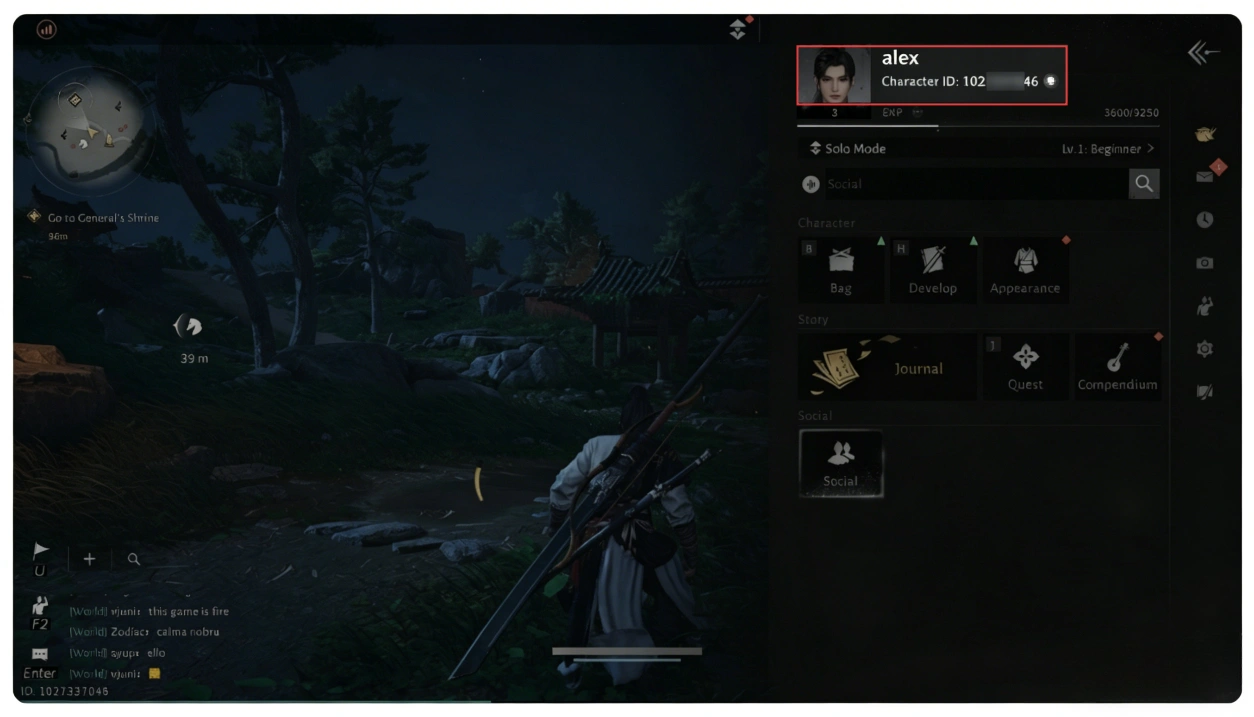Open the Bag menu tile
The width and height of the screenshot is (1254, 717).
tap(841, 269)
